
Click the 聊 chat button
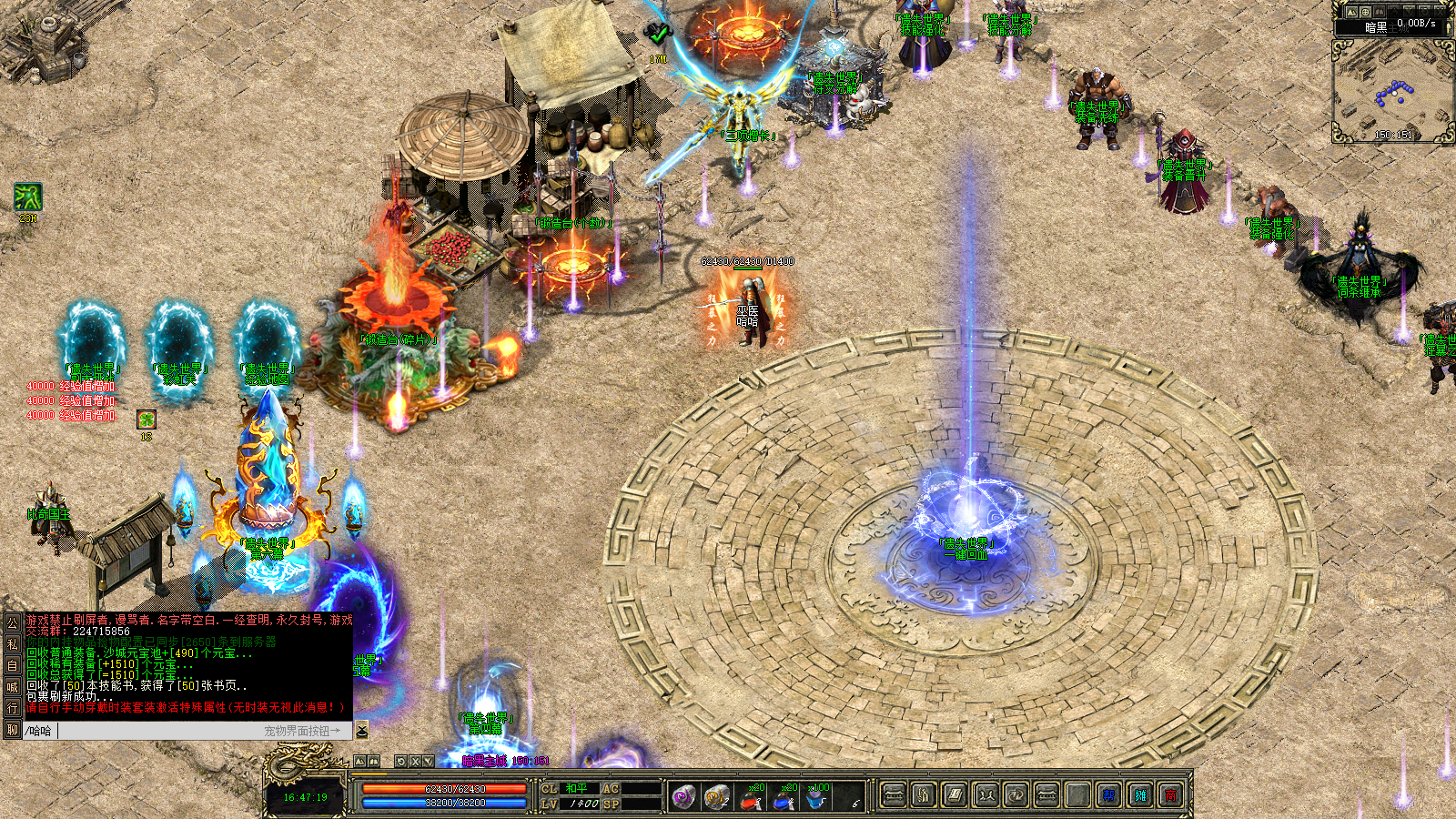pos(12,730)
